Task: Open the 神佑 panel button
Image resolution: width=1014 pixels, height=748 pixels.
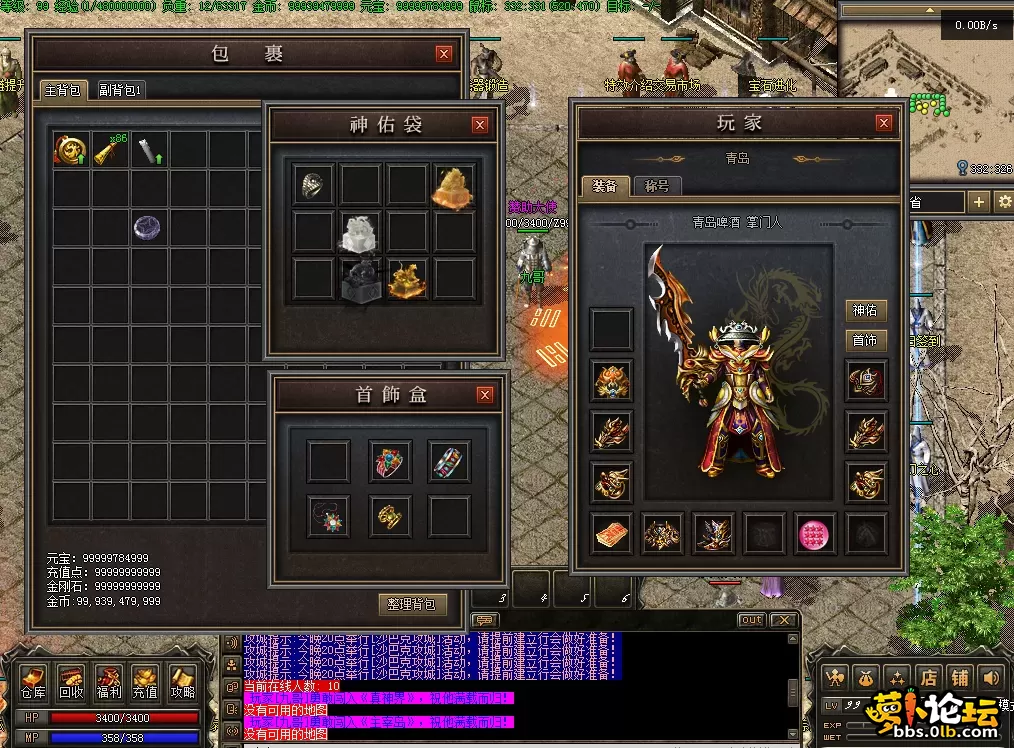Action: [x=865, y=311]
